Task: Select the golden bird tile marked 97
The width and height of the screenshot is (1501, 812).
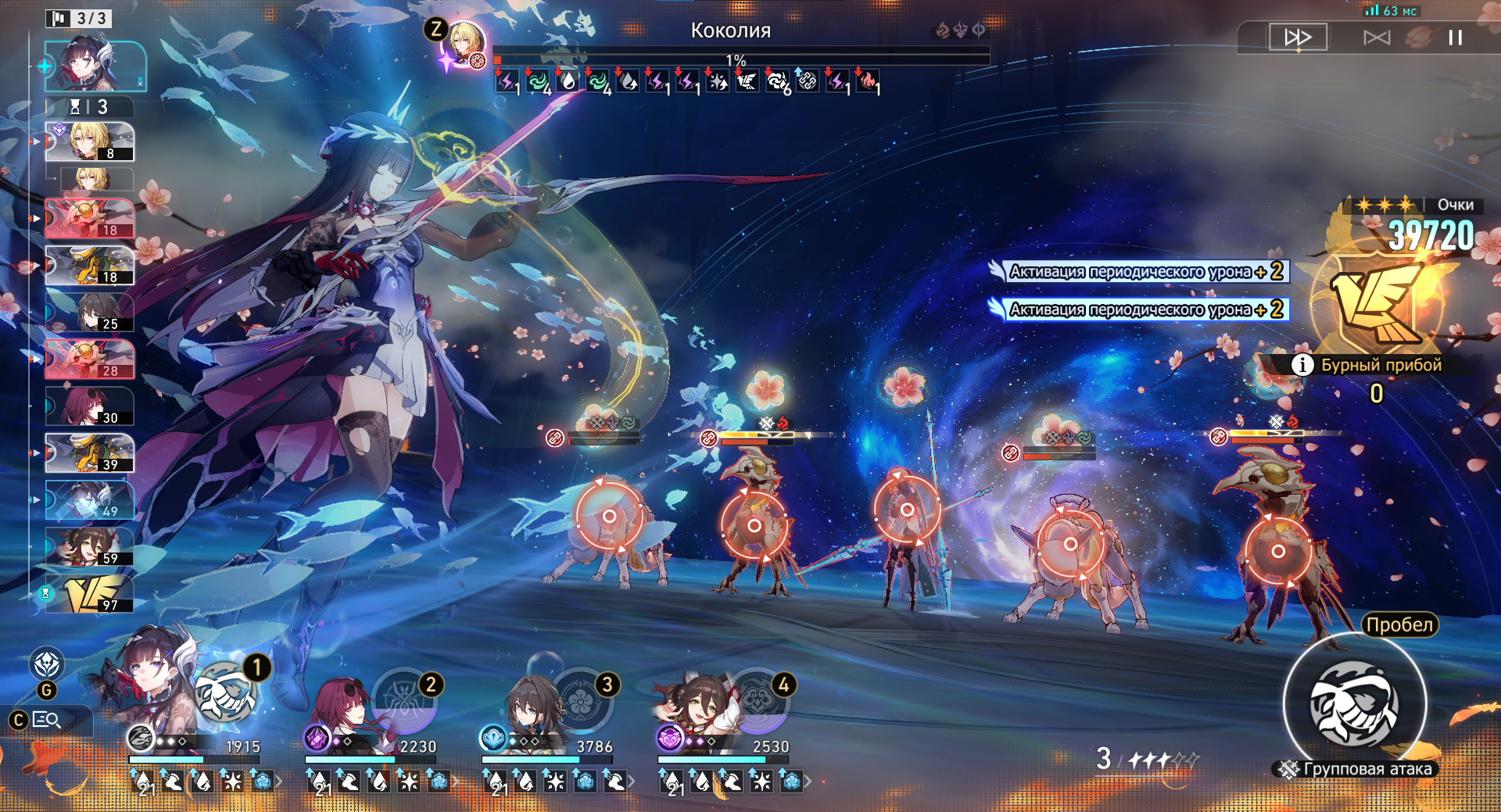Action: (x=89, y=595)
